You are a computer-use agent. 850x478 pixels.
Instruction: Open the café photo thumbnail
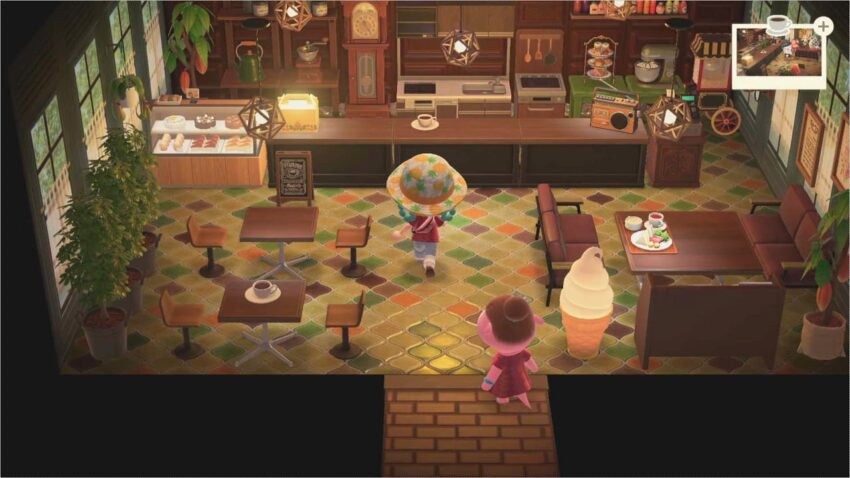777,58
